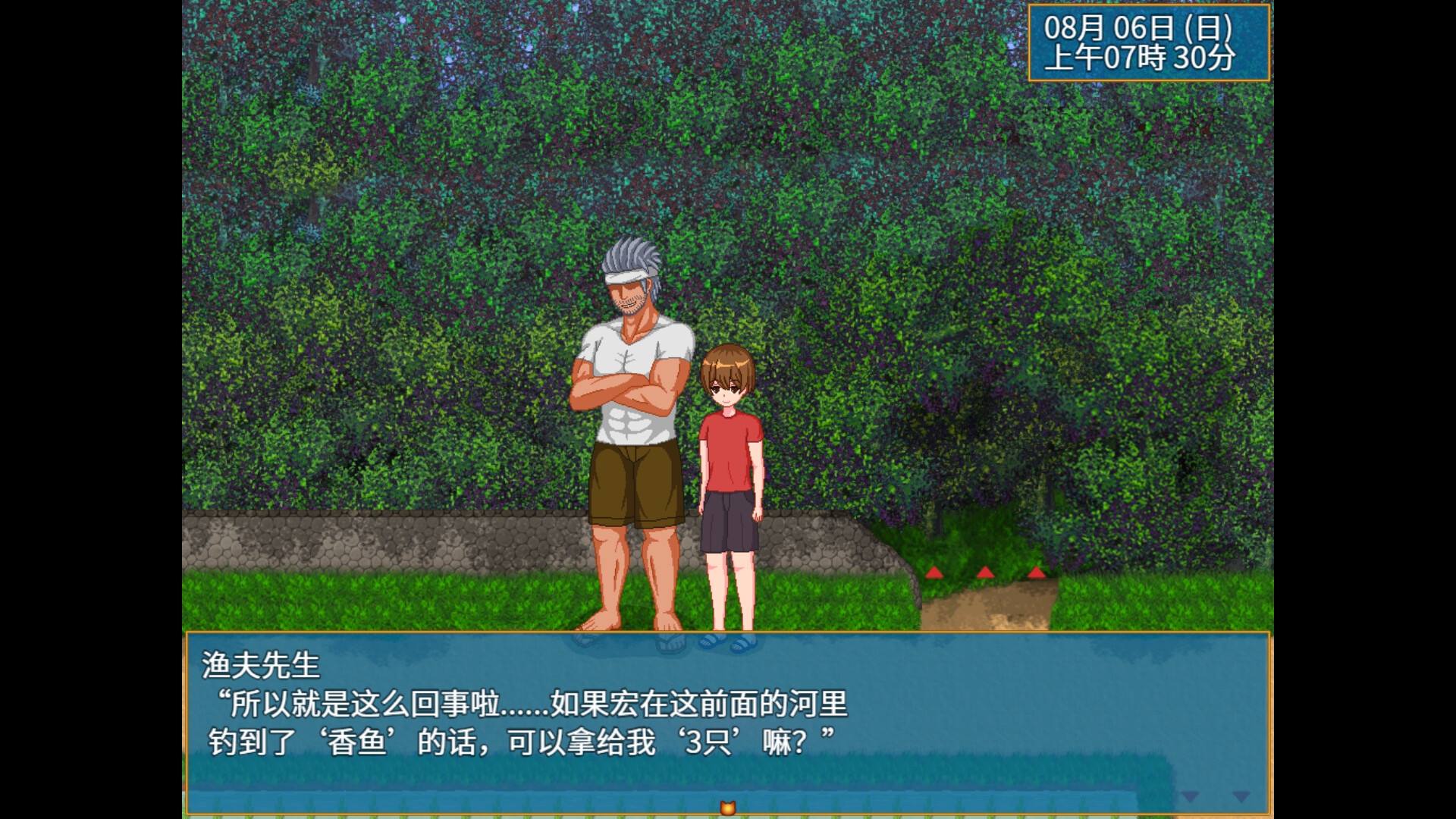Advance the fisherman's dialogue message box
Image resolution: width=1456 pixels, height=819 pixels.
[x=726, y=720]
